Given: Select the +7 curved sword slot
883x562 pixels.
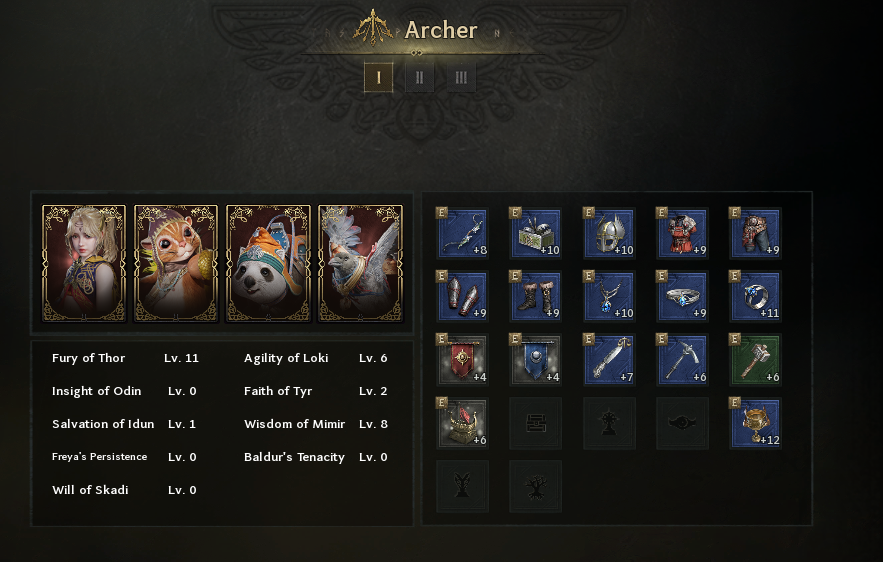Looking at the screenshot, I should pos(609,359).
